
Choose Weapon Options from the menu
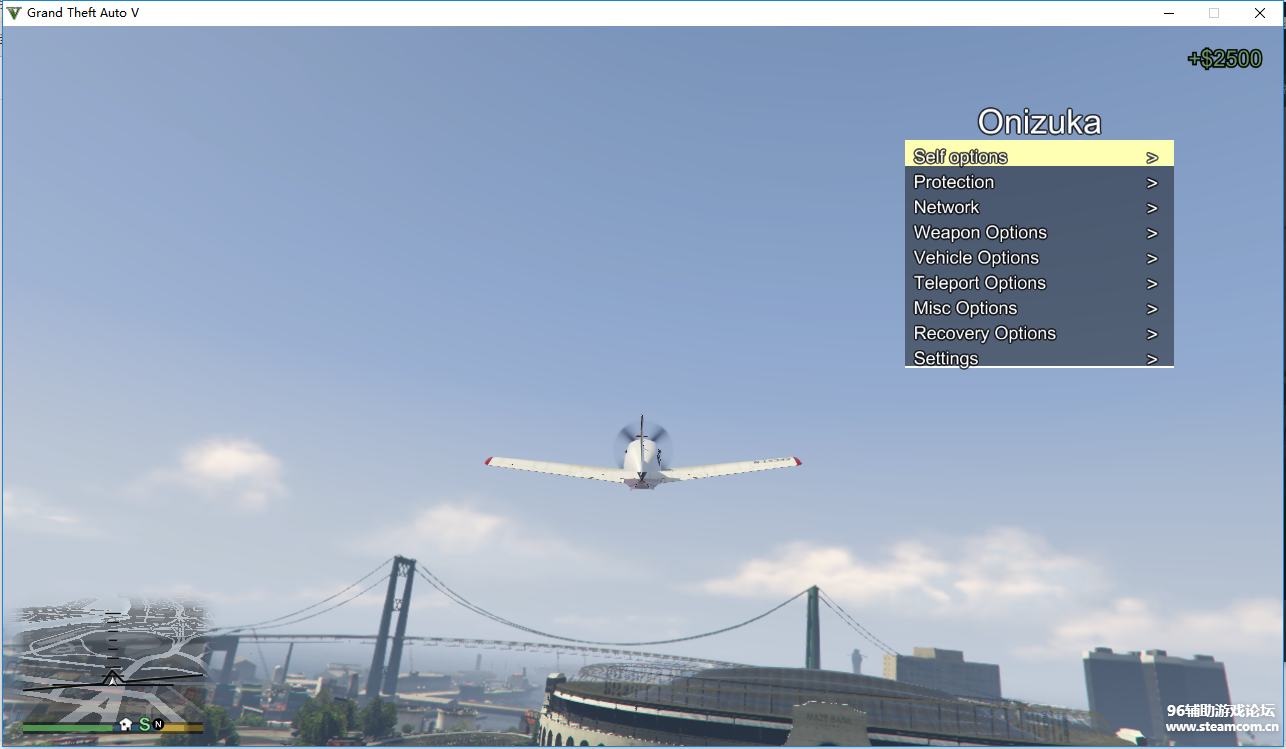coord(1038,232)
